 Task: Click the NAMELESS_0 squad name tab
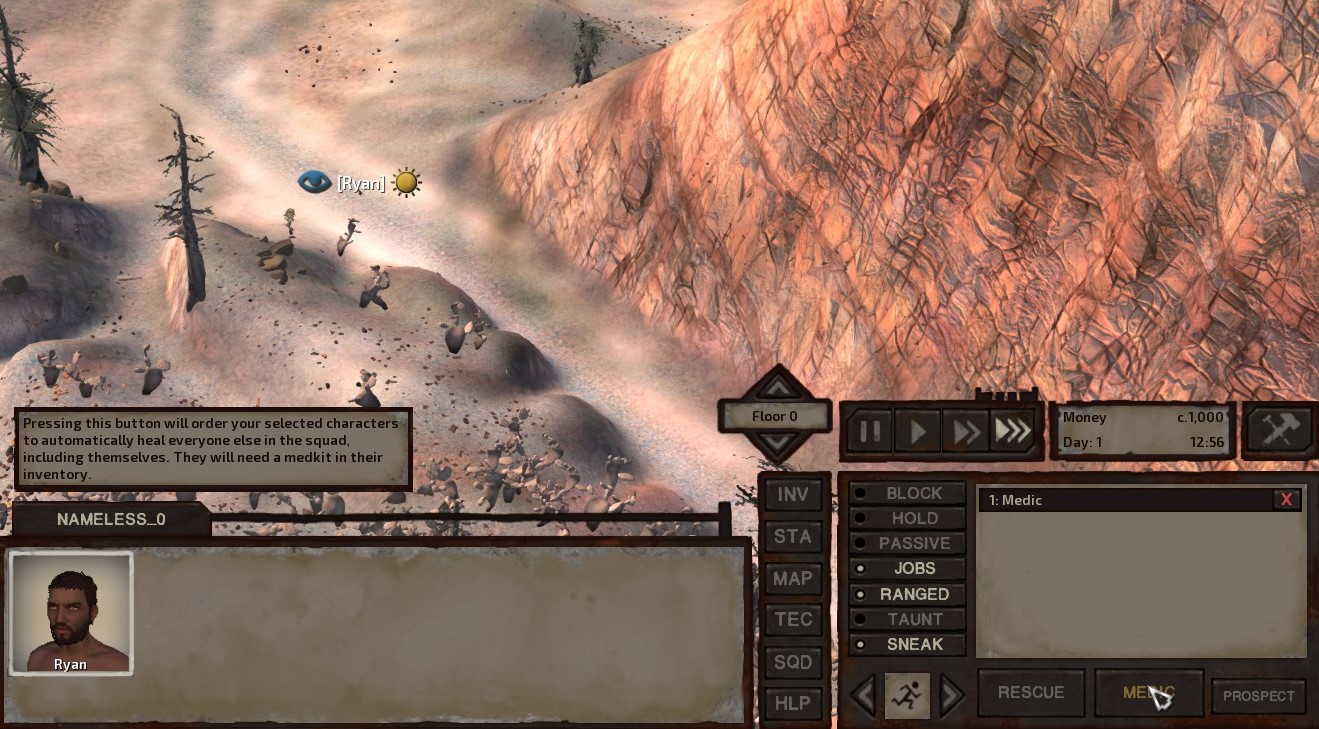tap(108, 519)
